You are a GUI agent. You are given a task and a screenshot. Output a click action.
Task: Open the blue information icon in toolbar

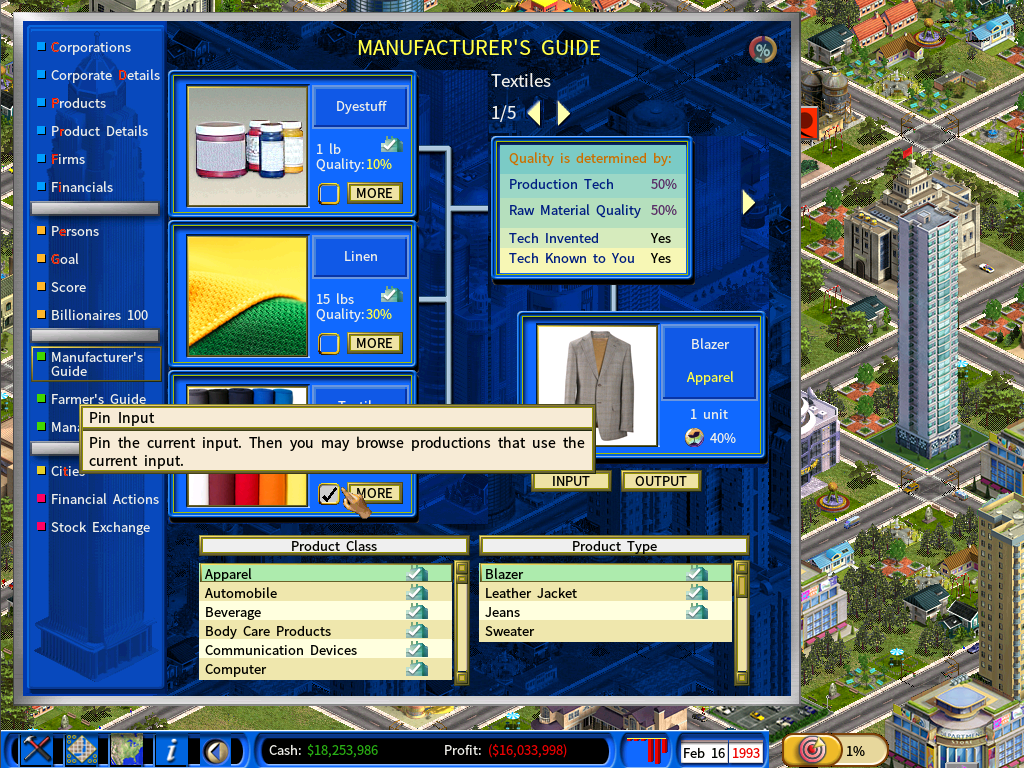(173, 749)
